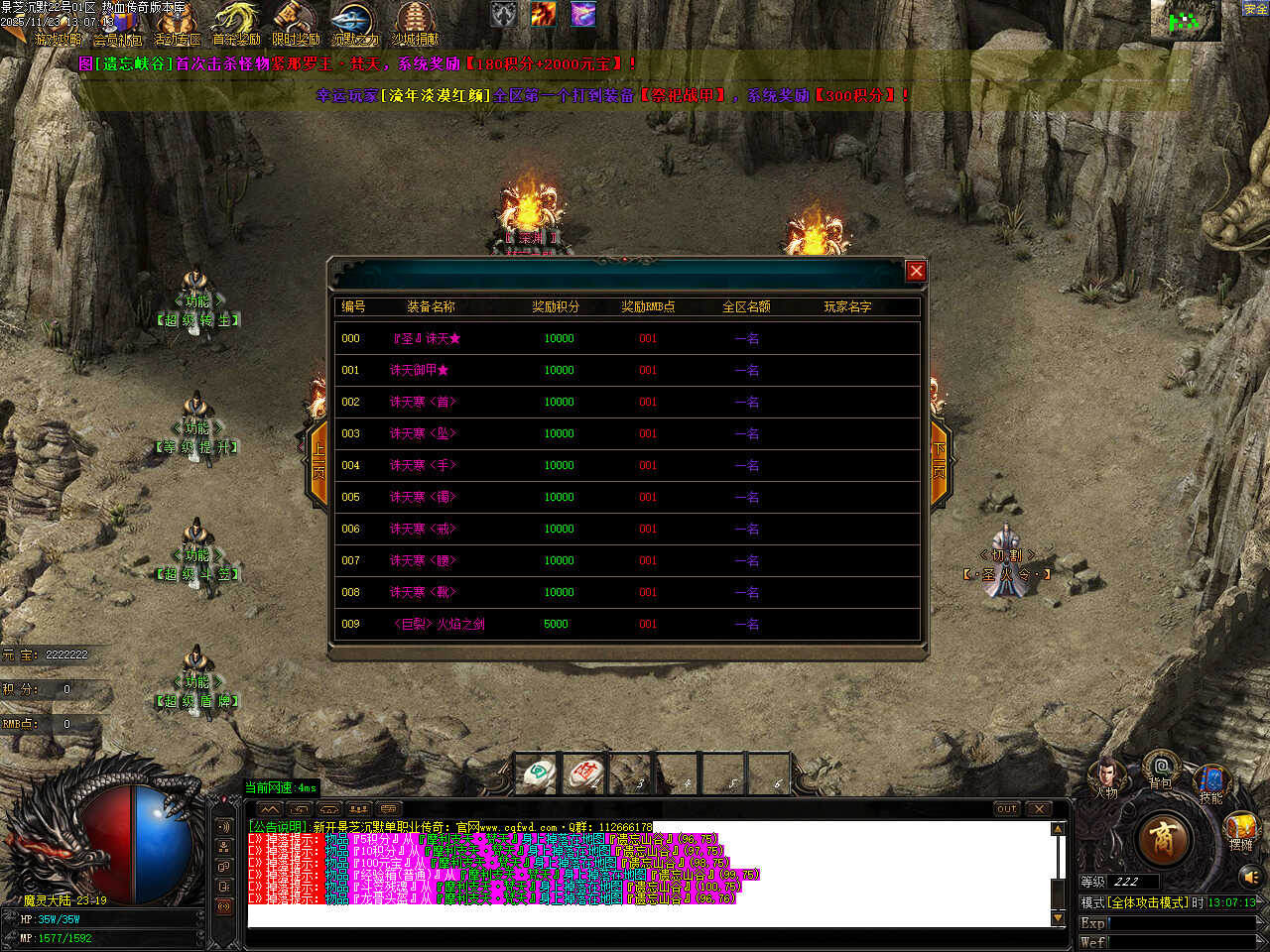Screen dimensions: 1270x952
Task: Choose the <巨裂>火焰之剑 reward row
Action: [x=439, y=625]
